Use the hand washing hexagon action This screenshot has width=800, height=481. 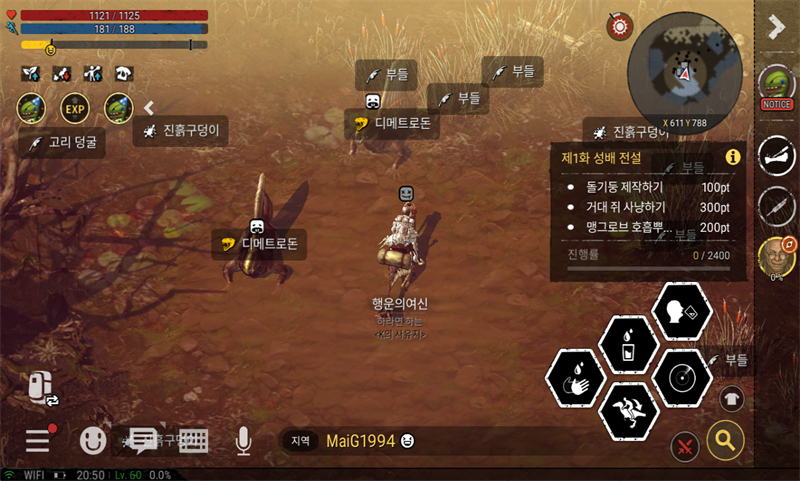click(x=576, y=380)
